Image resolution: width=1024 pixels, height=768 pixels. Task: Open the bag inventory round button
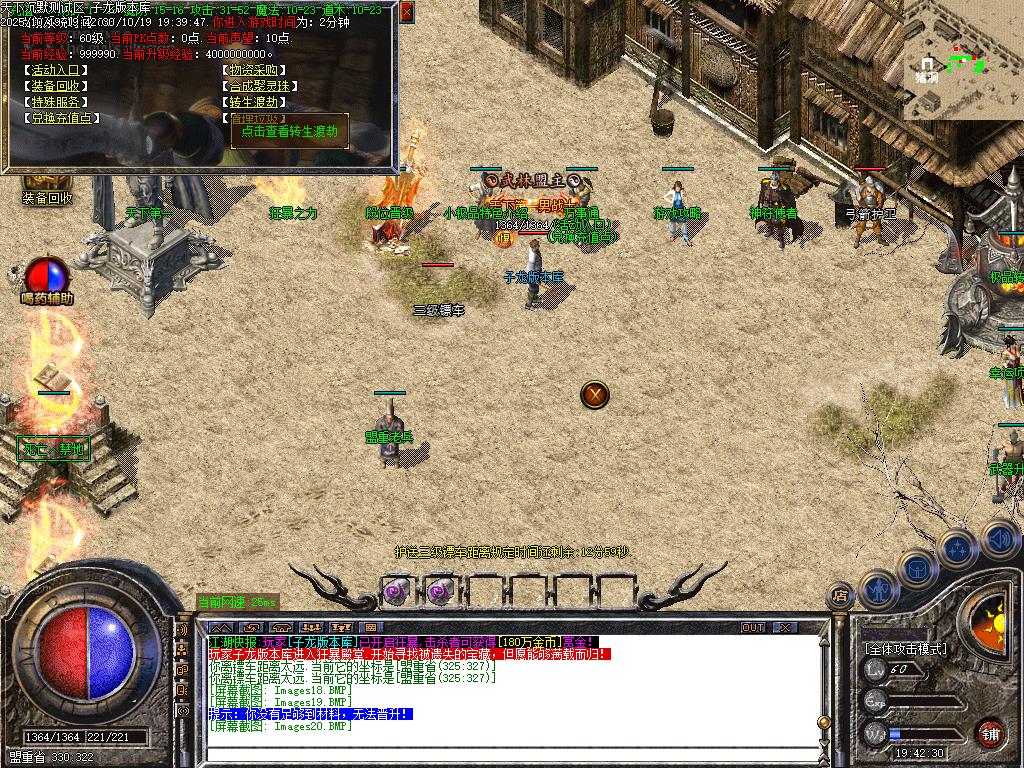[917, 568]
